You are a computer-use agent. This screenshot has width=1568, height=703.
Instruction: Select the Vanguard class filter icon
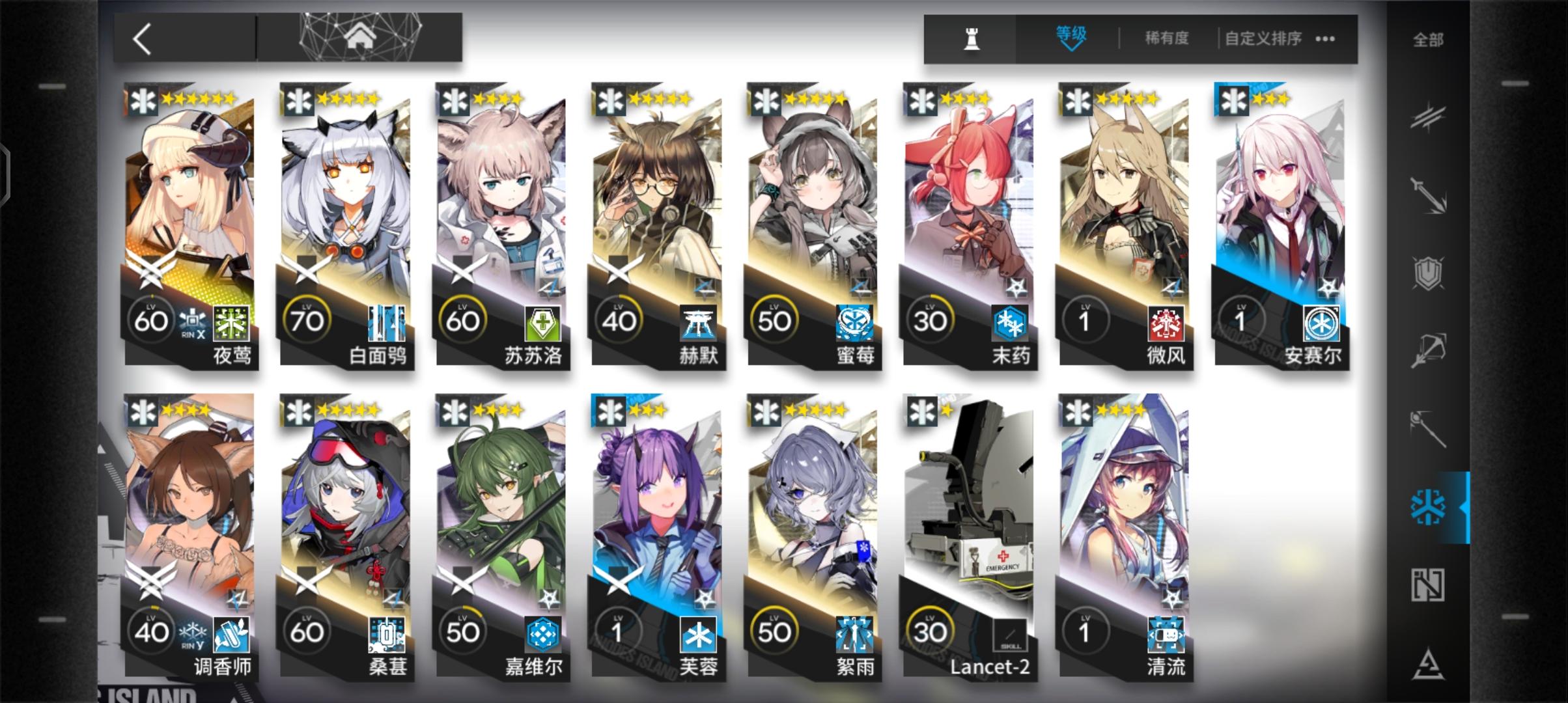pos(1427,118)
